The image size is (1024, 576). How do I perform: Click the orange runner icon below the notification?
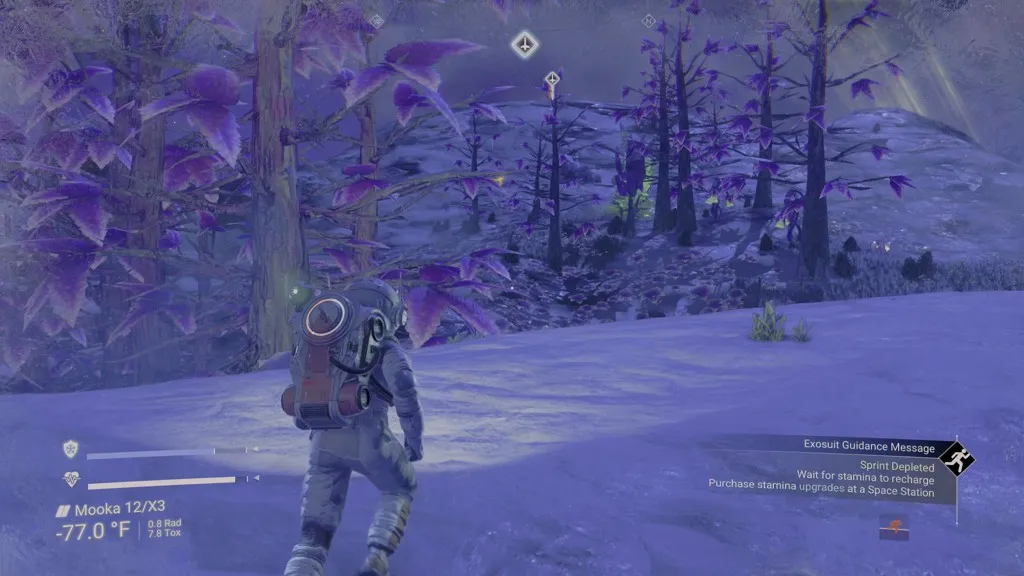pos(893,526)
